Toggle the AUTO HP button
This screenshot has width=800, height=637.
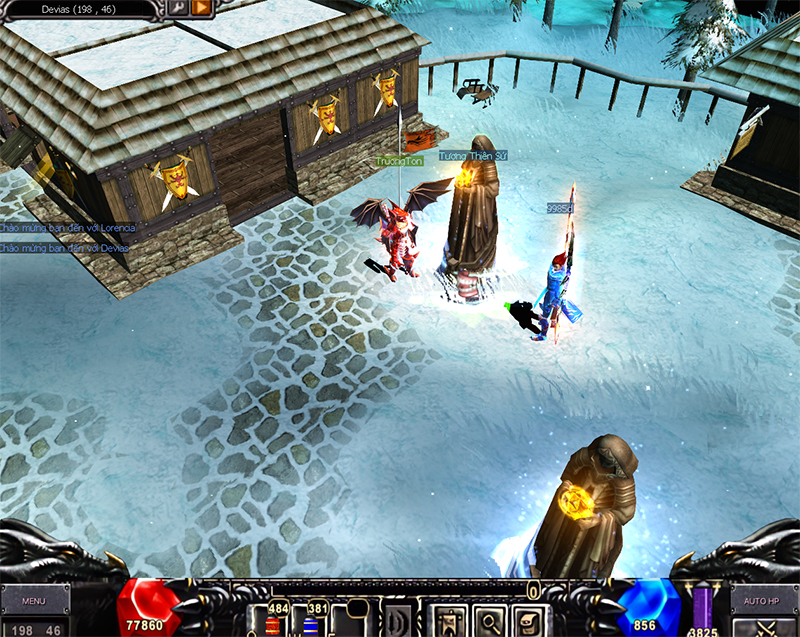click(x=762, y=601)
